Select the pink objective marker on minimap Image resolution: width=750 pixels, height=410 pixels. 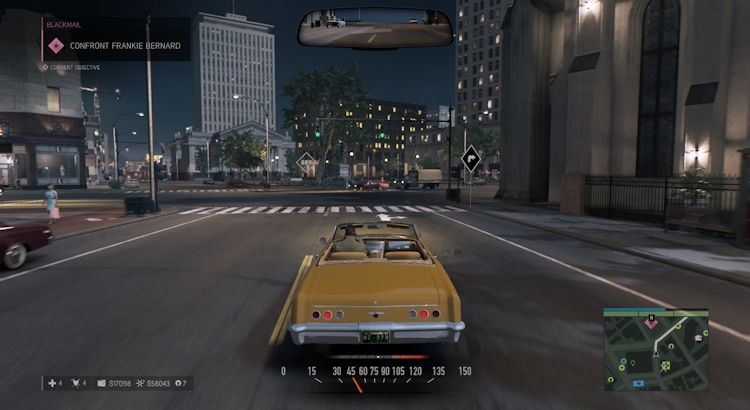(x=651, y=323)
